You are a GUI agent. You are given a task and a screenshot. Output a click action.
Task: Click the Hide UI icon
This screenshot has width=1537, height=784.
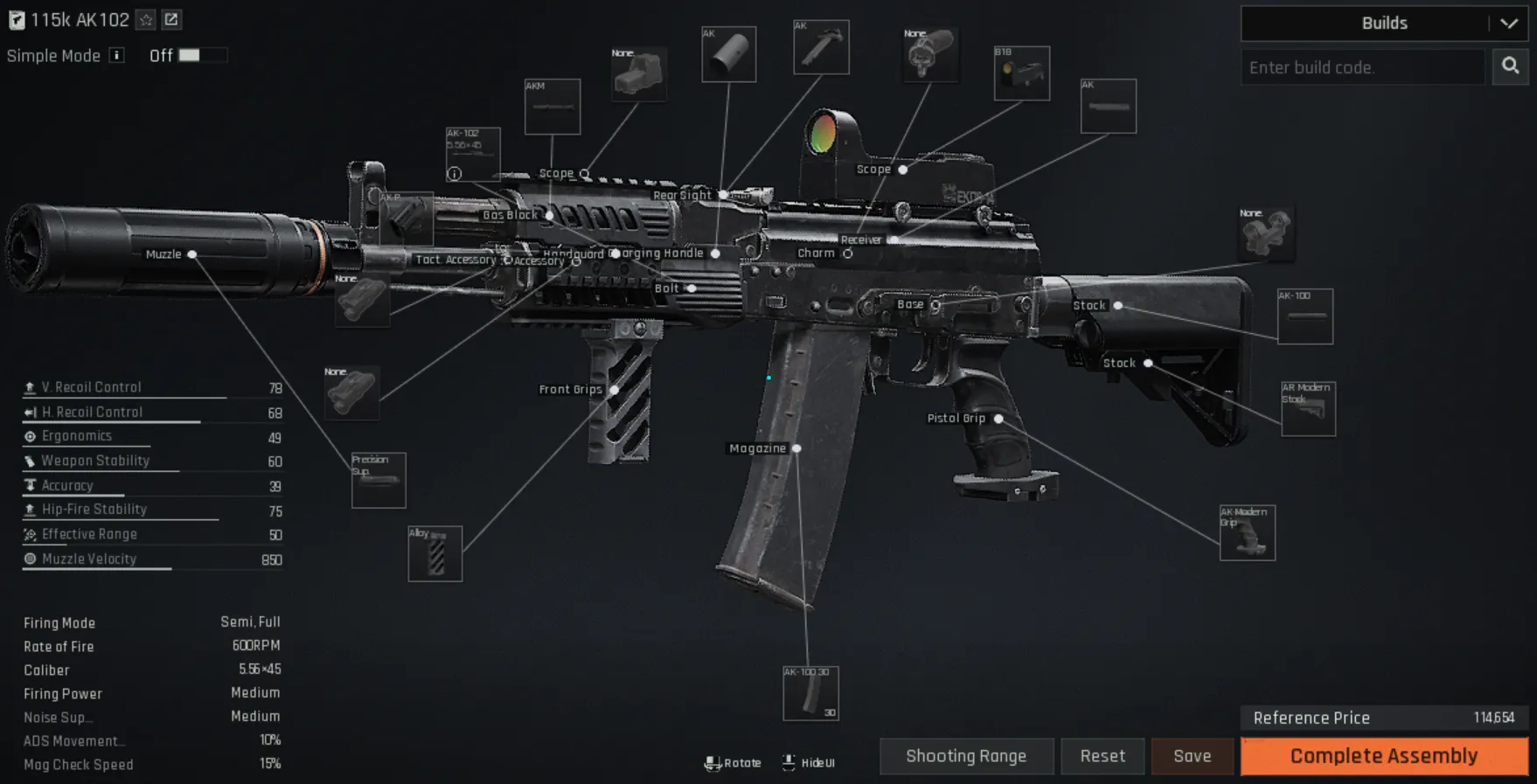(788, 761)
